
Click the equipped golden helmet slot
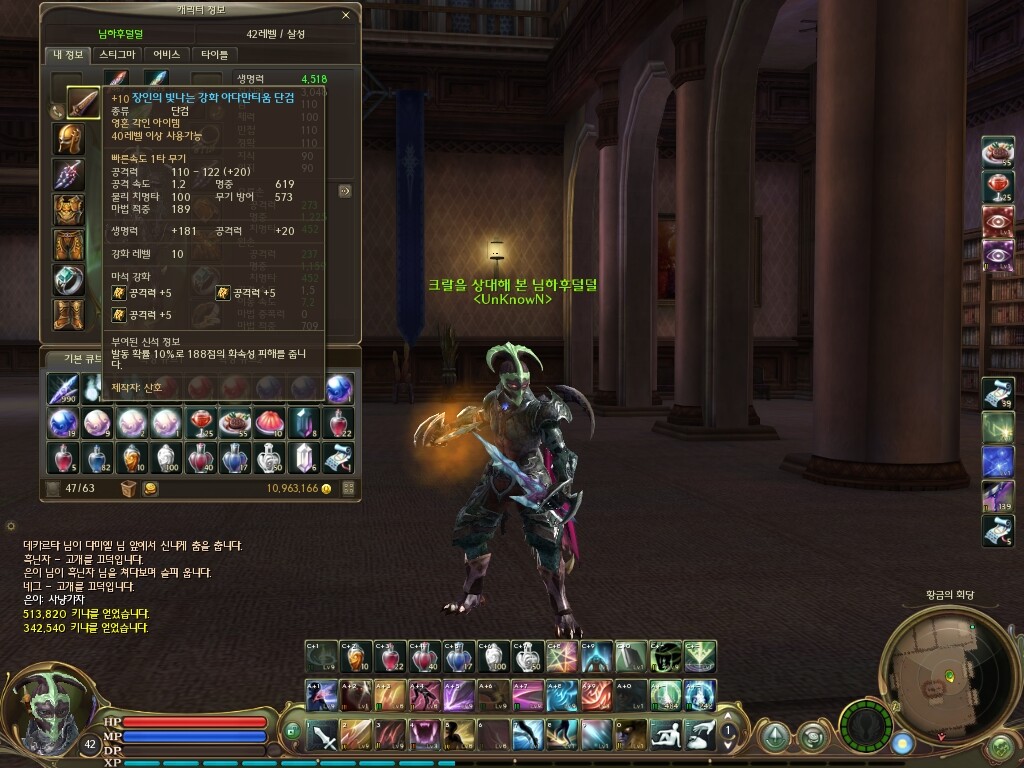click(69, 138)
